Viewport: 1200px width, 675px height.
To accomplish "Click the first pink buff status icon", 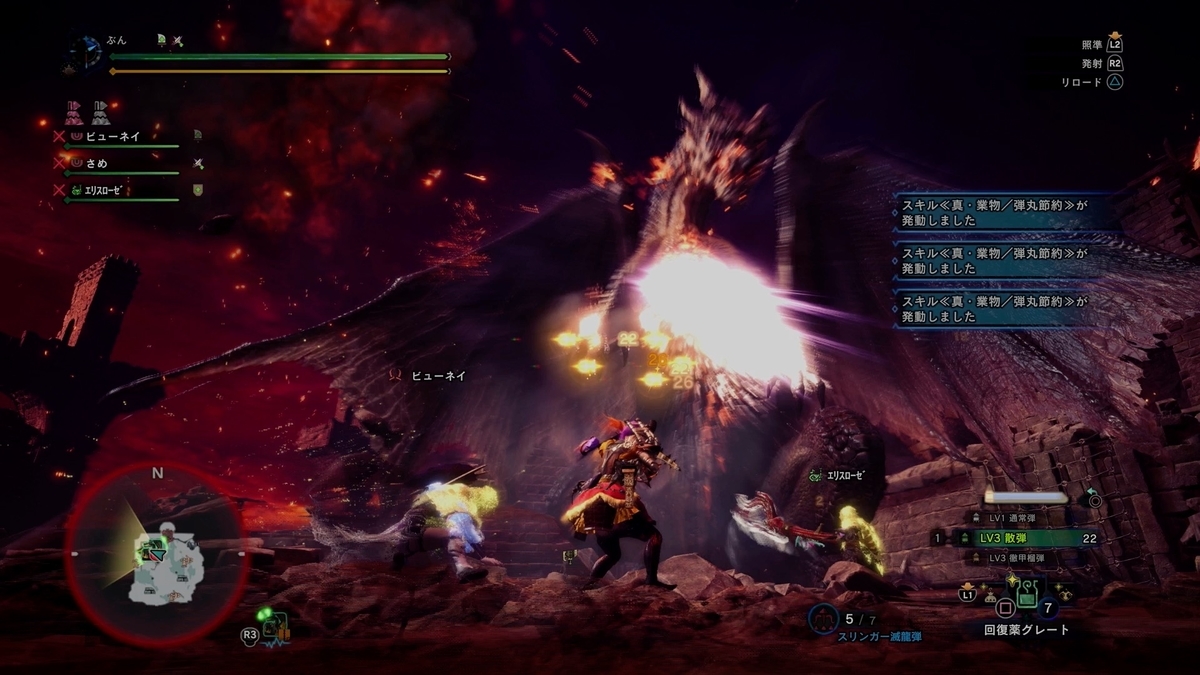I will pos(74,110).
